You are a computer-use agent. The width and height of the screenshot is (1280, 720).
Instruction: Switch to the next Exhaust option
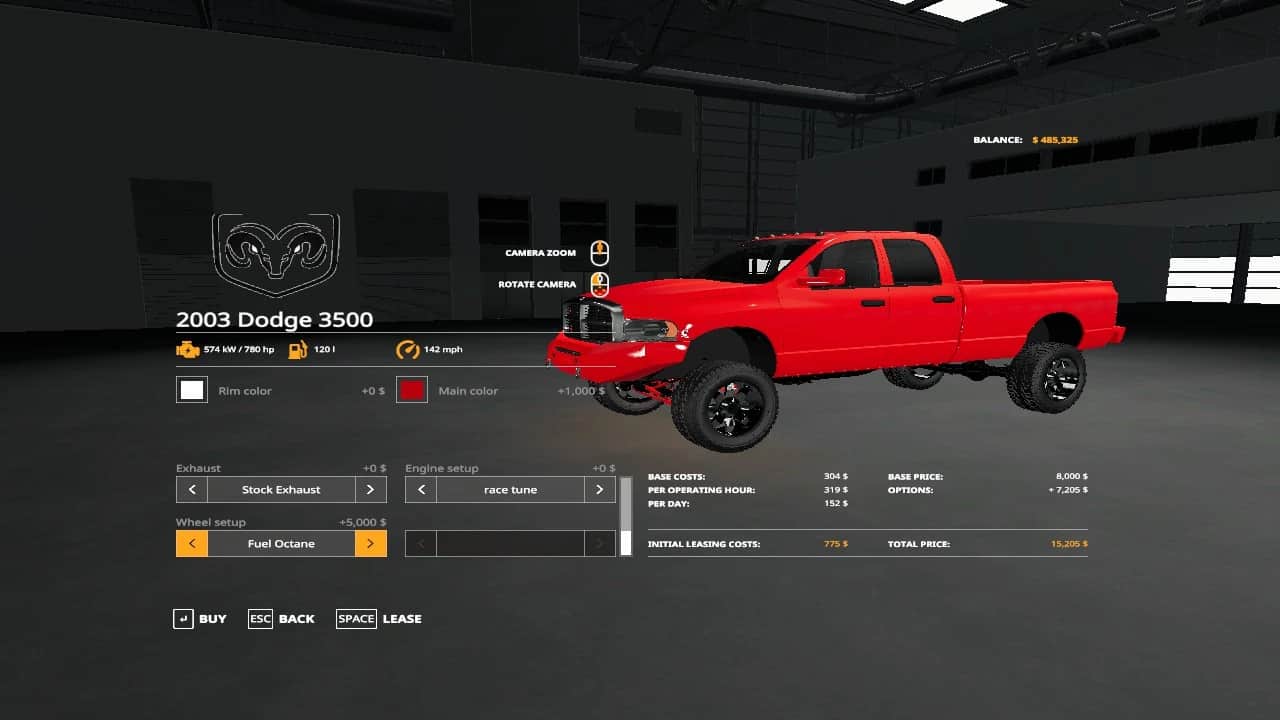pyautogui.click(x=370, y=490)
